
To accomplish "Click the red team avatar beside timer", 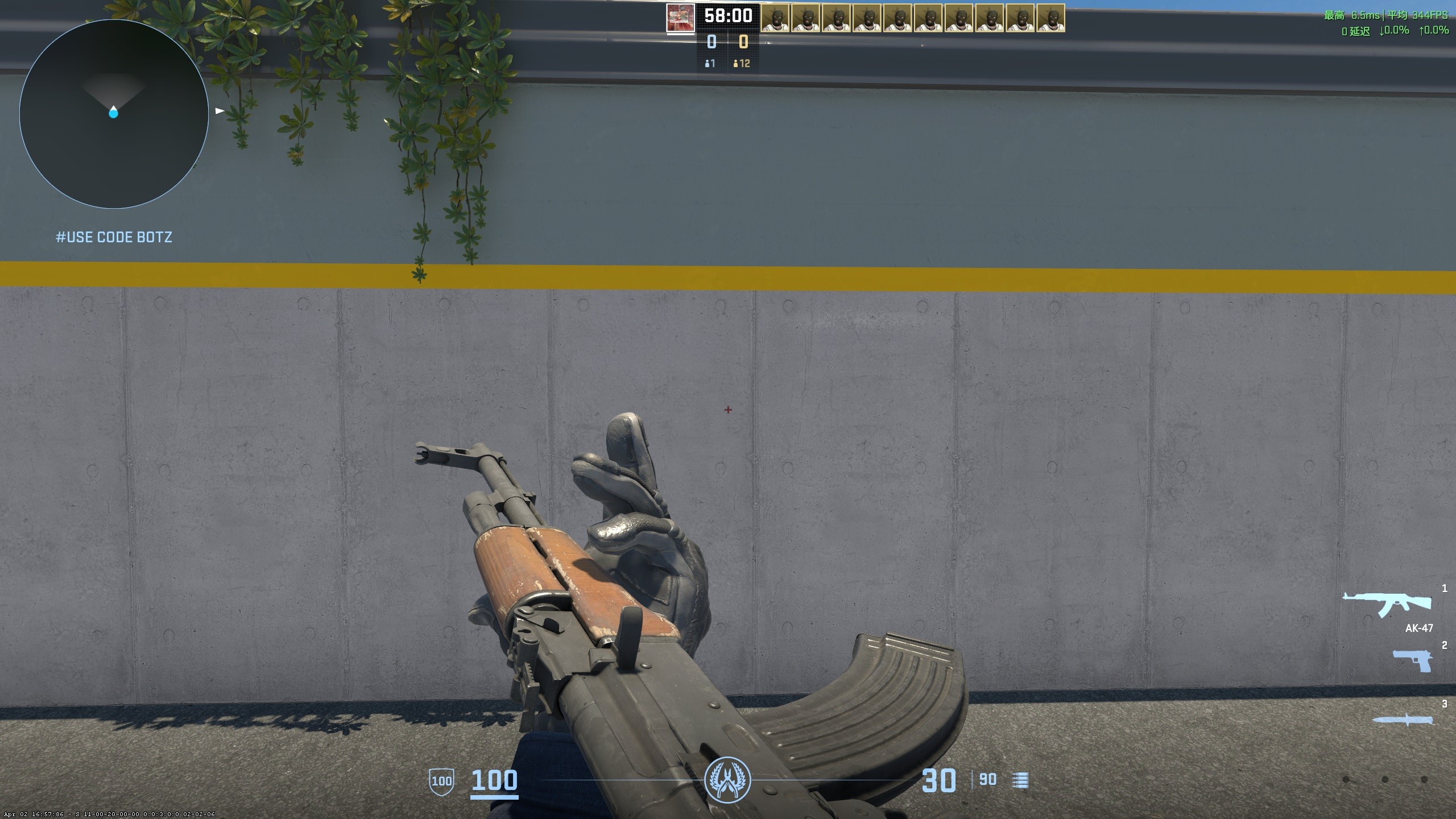I will pyautogui.click(x=680, y=18).
